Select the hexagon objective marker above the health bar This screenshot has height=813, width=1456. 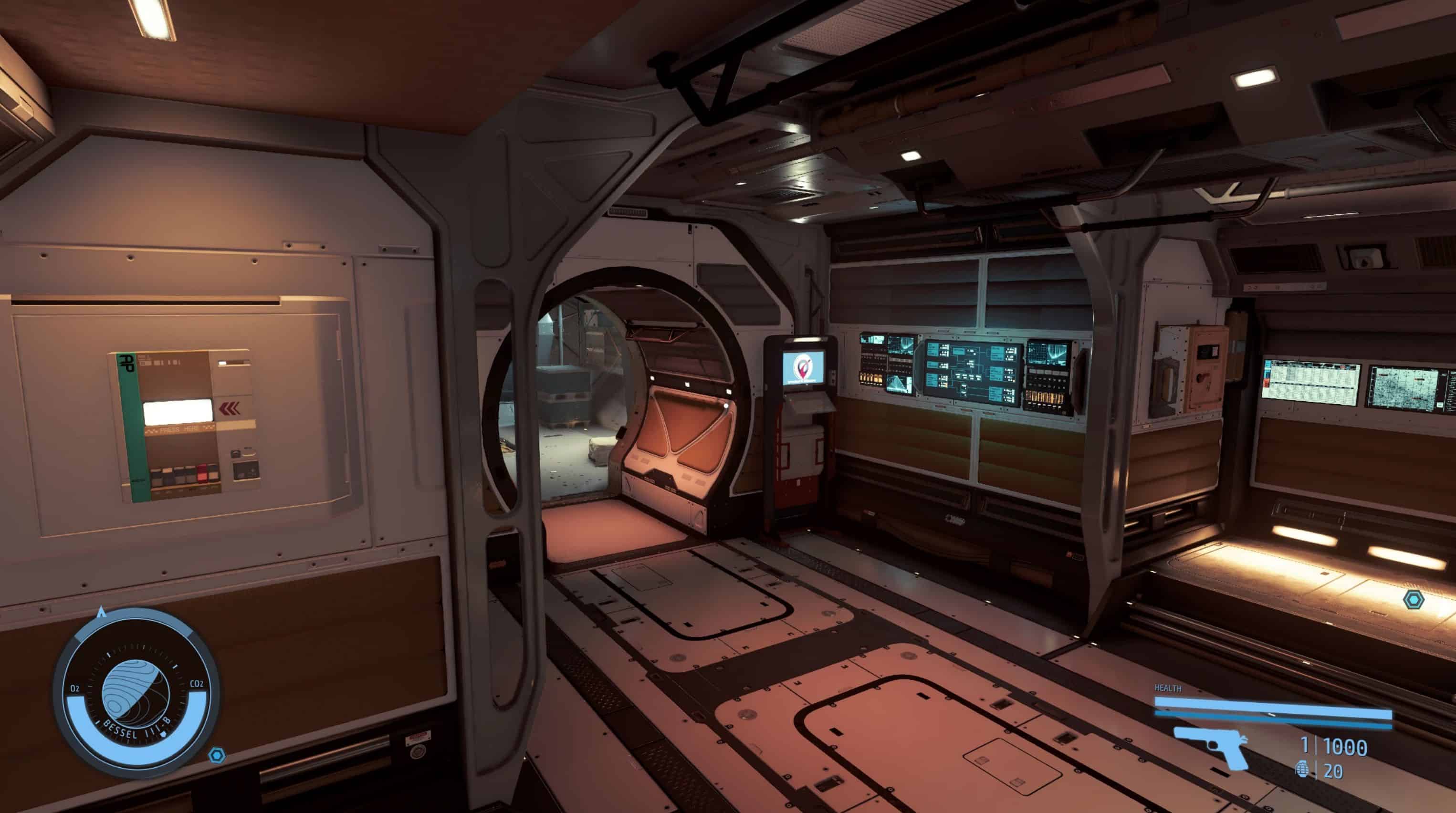[1414, 599]
